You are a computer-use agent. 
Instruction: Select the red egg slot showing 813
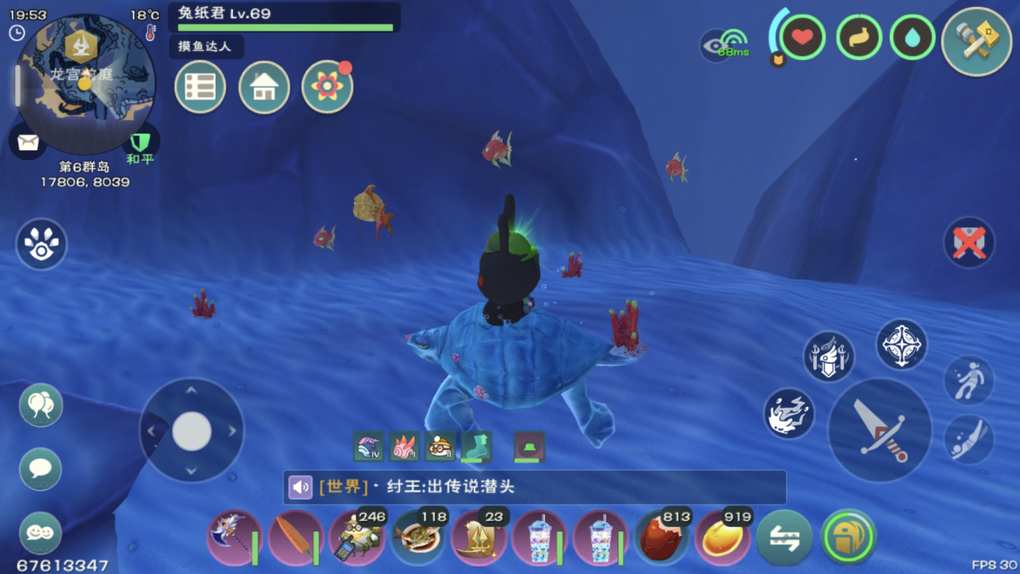click(x=661, y=538)
